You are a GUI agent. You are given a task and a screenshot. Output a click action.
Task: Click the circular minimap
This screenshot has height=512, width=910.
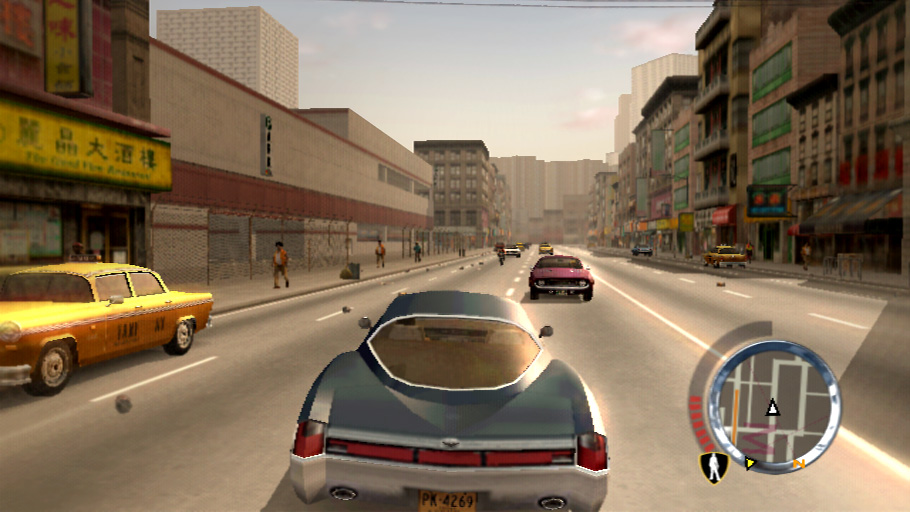click(773, 404)
